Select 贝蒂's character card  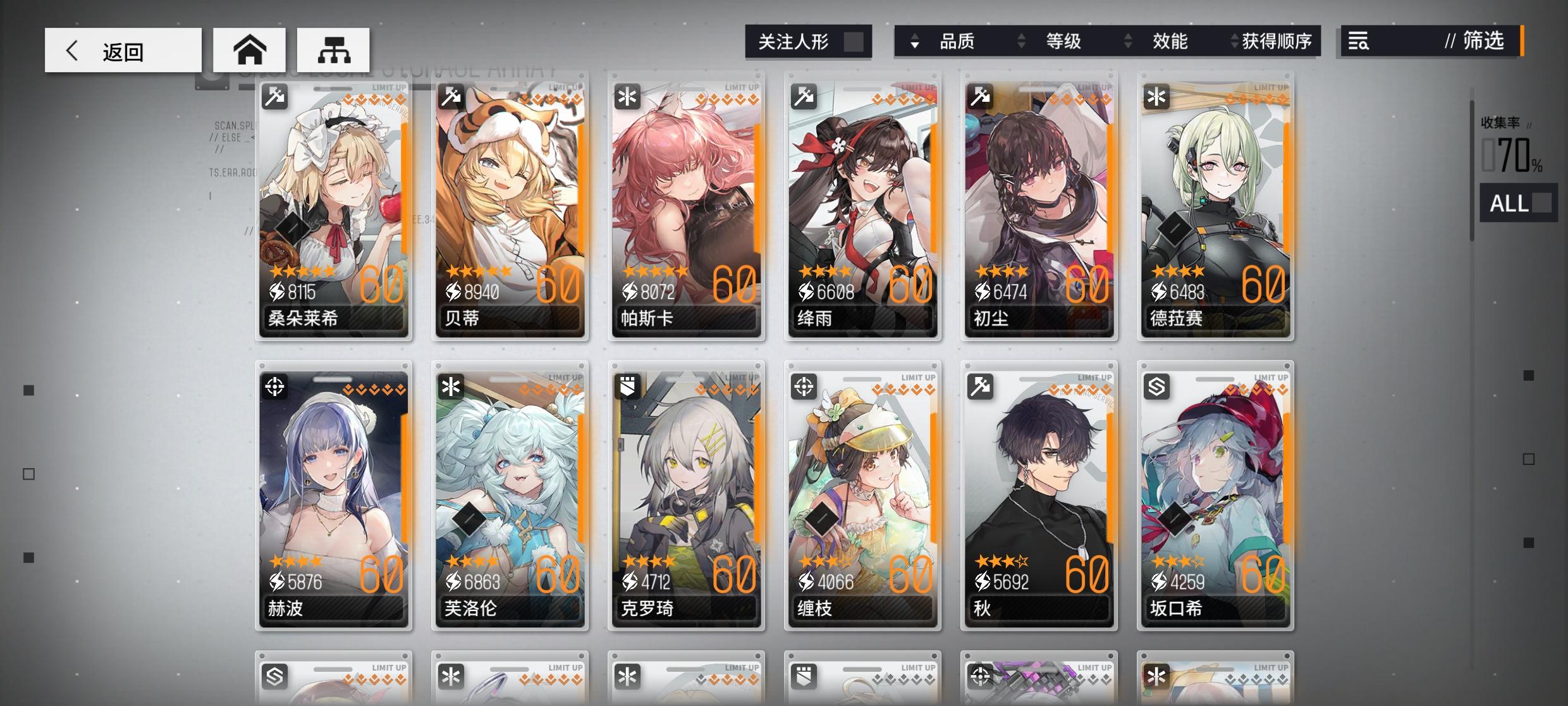pos(510,209)
